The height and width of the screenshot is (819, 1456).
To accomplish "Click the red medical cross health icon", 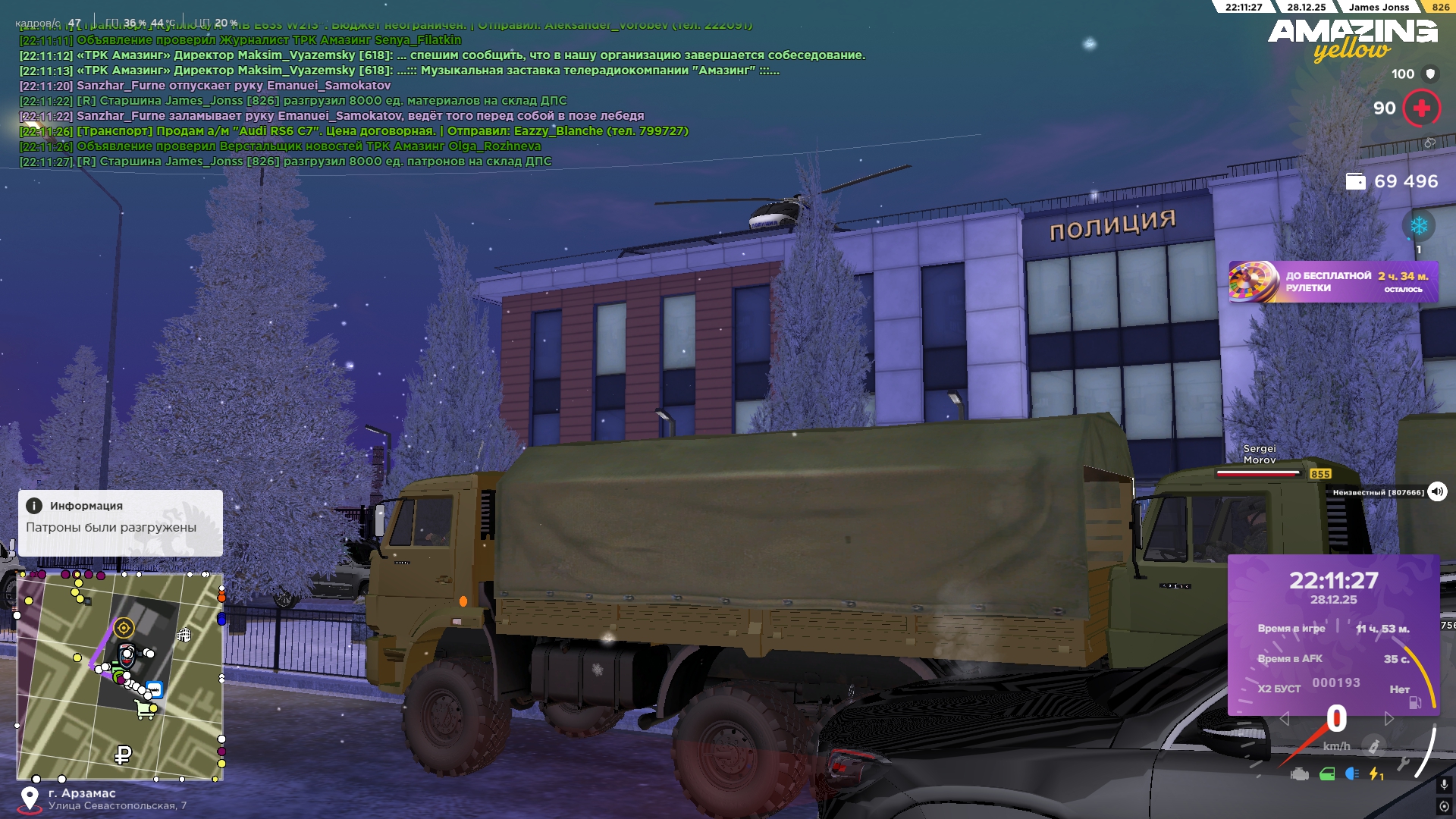I will [x=1422, y=108].
